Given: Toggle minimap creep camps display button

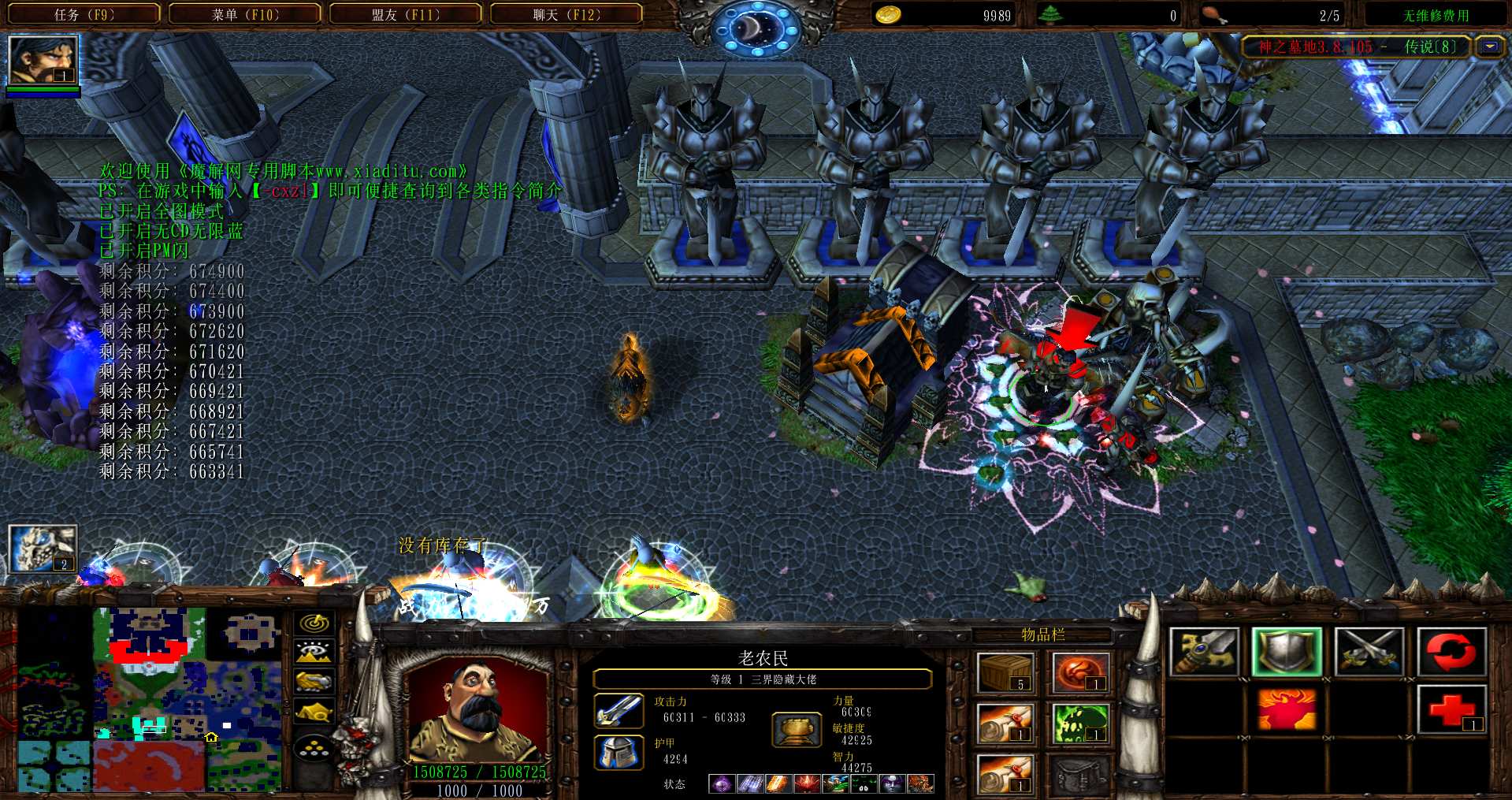Looking at the screenshot, I should point(314,711).
